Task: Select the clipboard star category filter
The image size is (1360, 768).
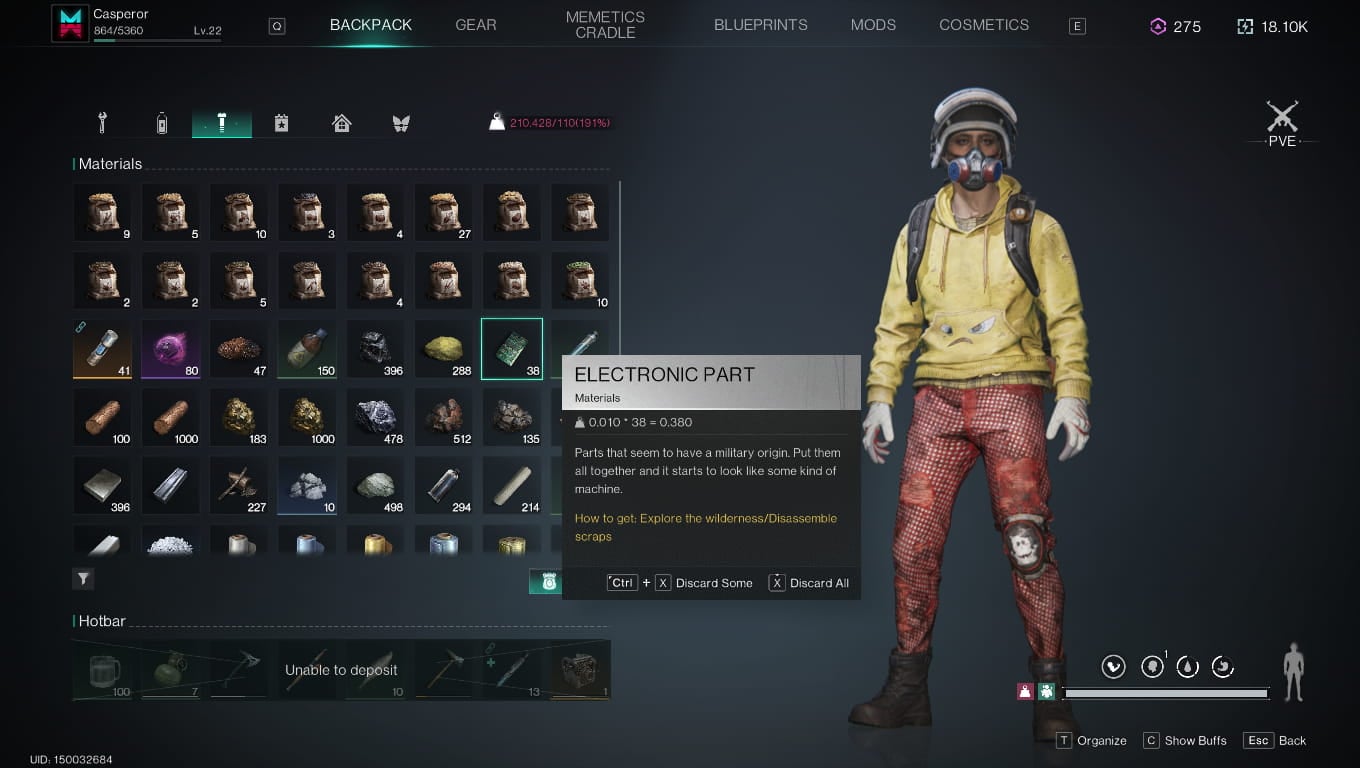Action: click(x=282, y=123)
